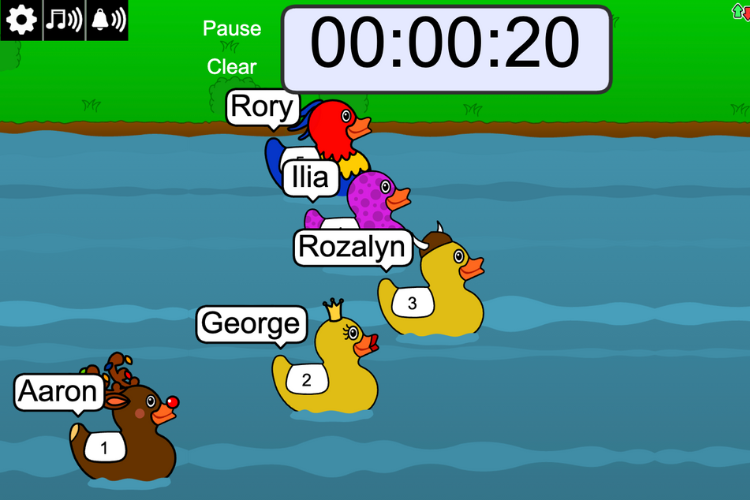Open the gear settings menu
Screen dimensions: 750x500
coord(21,20)
